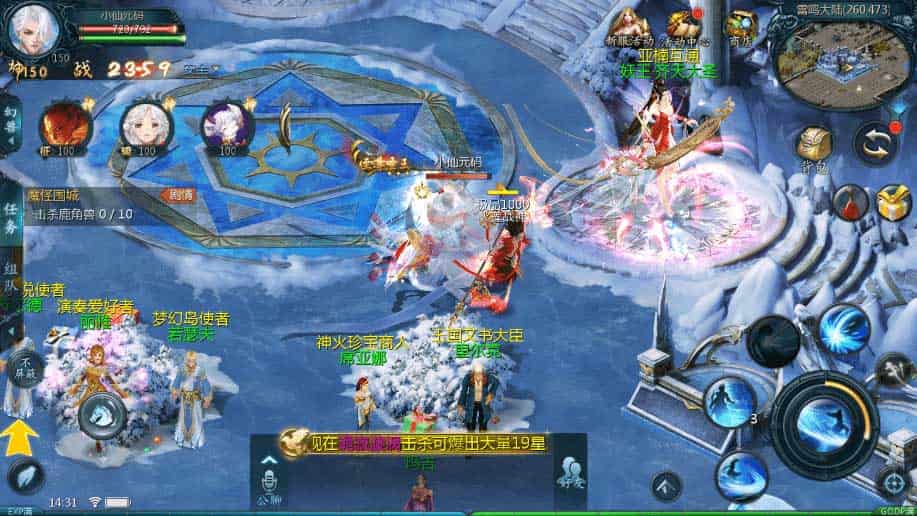Toggle the 不屏蔽 display filter button
The image size is (917, 516).
(x=26, y=364)
